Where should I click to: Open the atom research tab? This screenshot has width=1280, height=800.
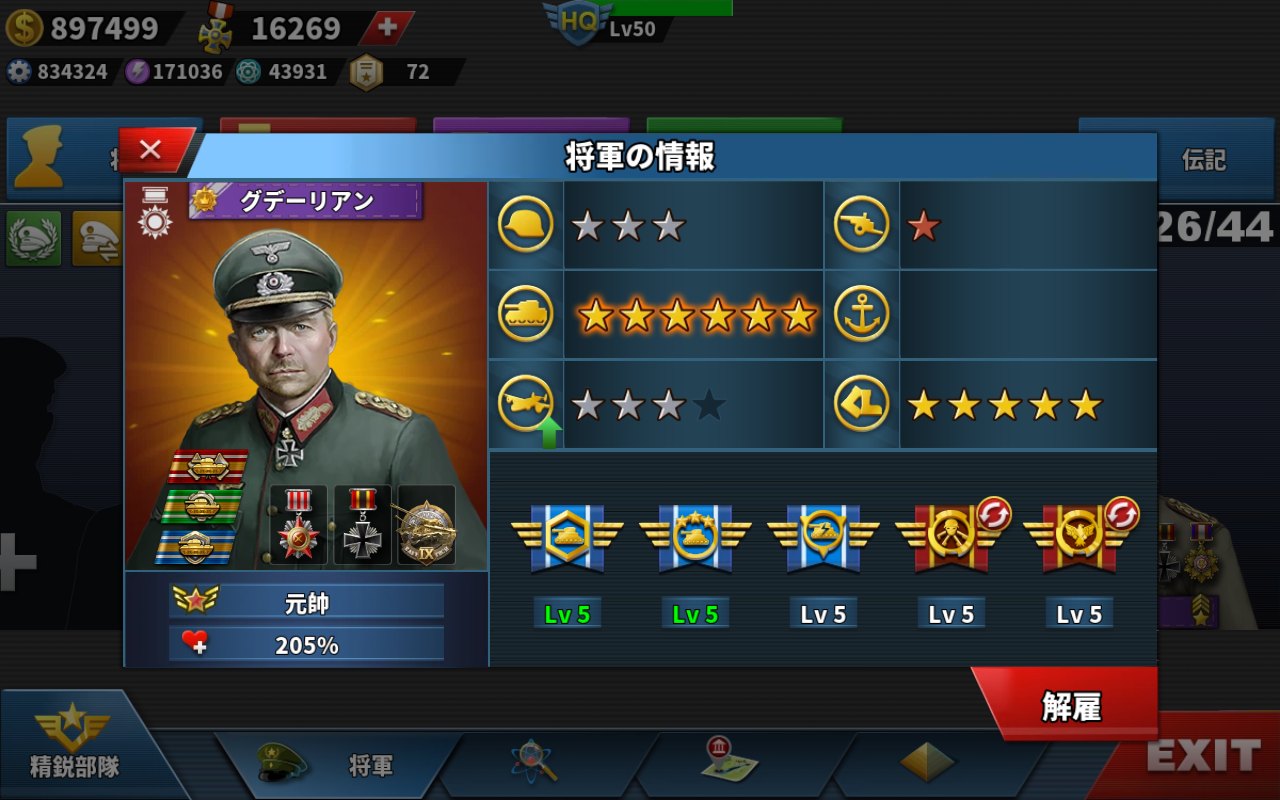[534, 762]
